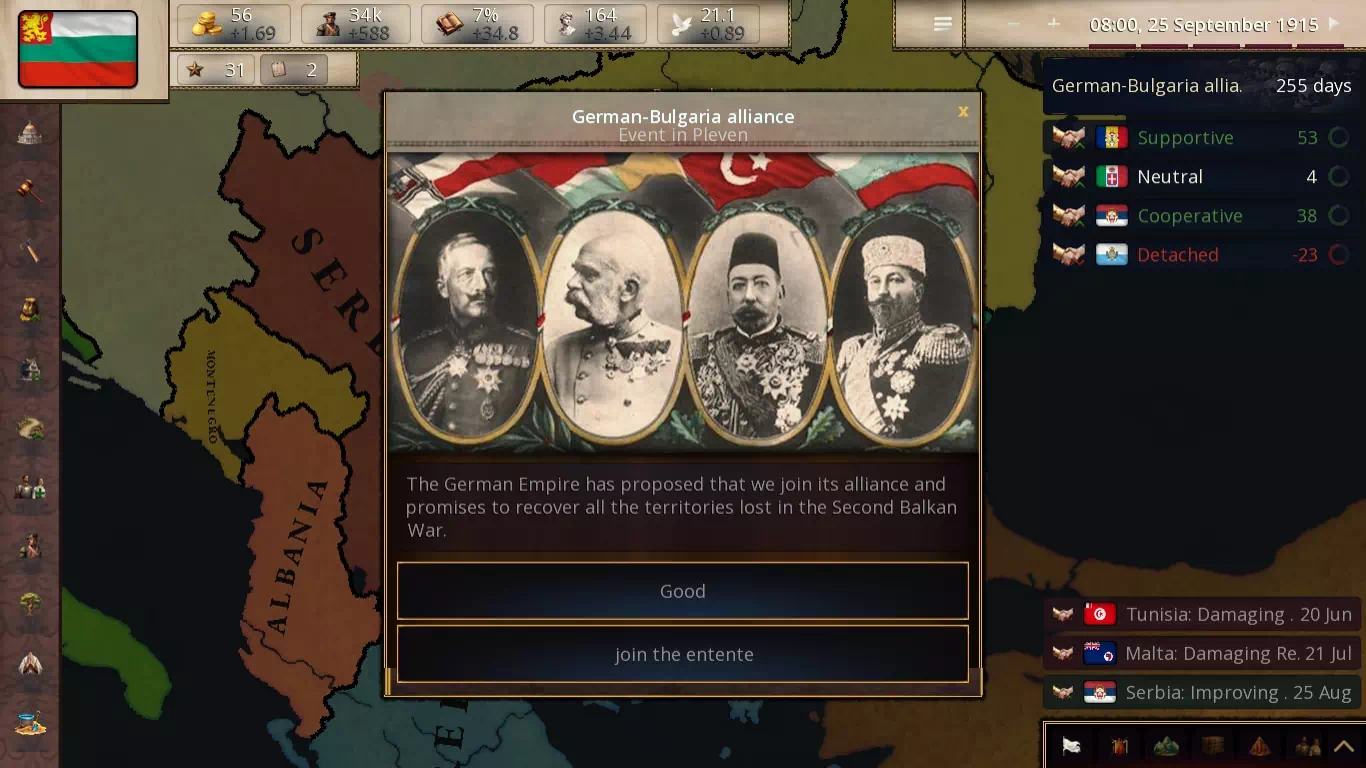Select the "join the entente" option
This screenshot has height=768, width=1366.
coord(683,654)
